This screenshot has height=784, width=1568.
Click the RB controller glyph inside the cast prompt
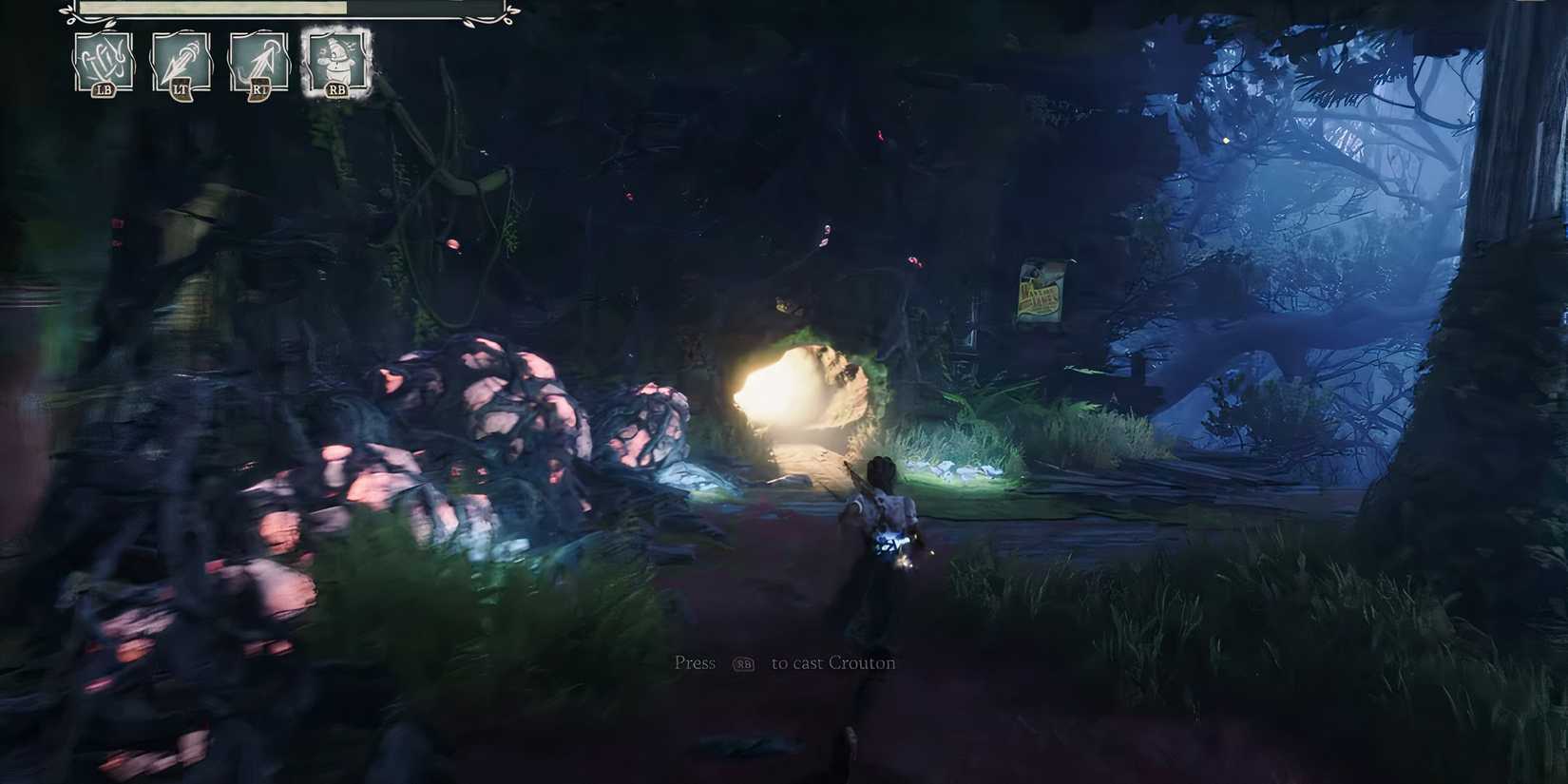coord(746,664)
